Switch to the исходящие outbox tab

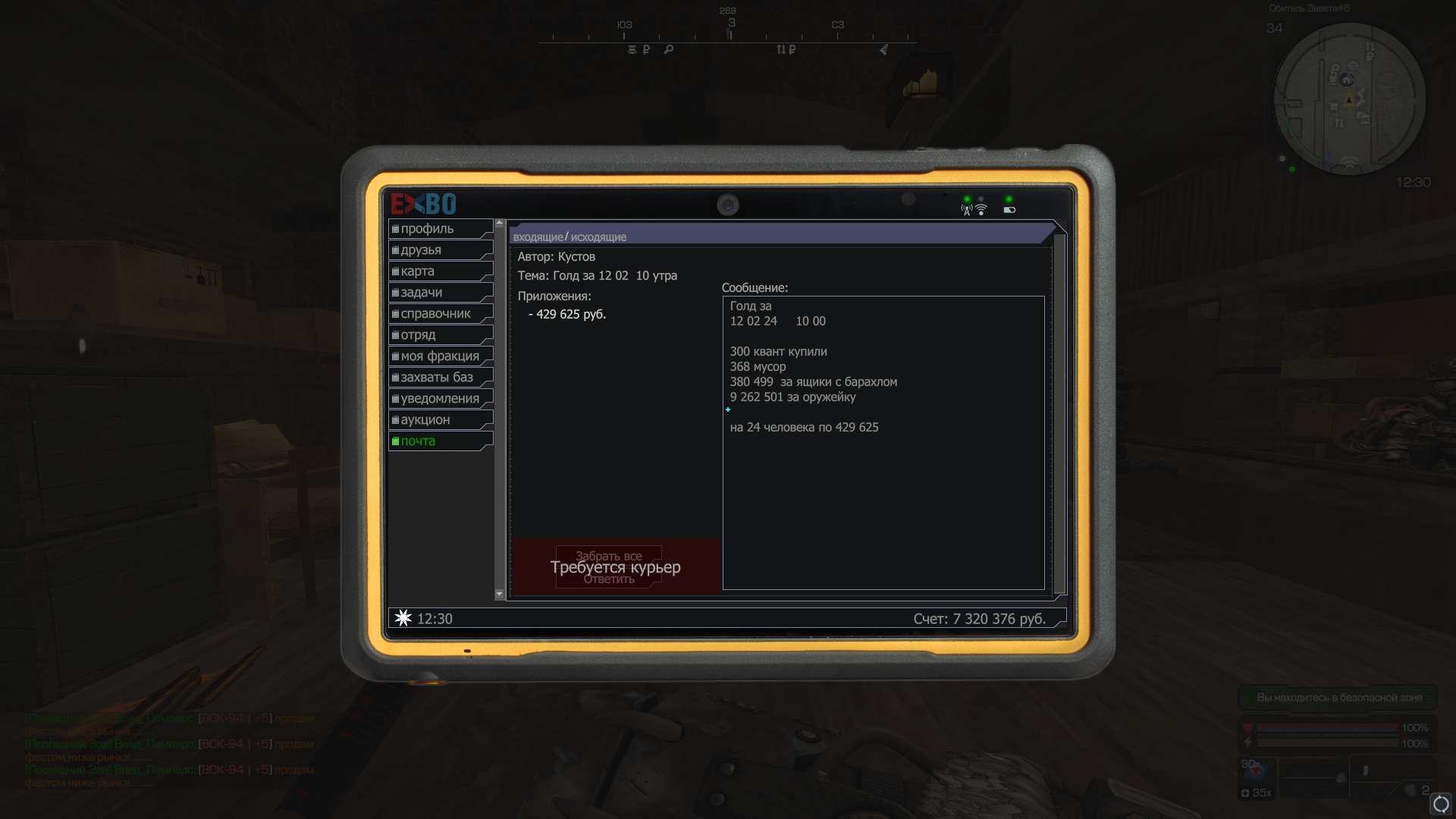598,237
